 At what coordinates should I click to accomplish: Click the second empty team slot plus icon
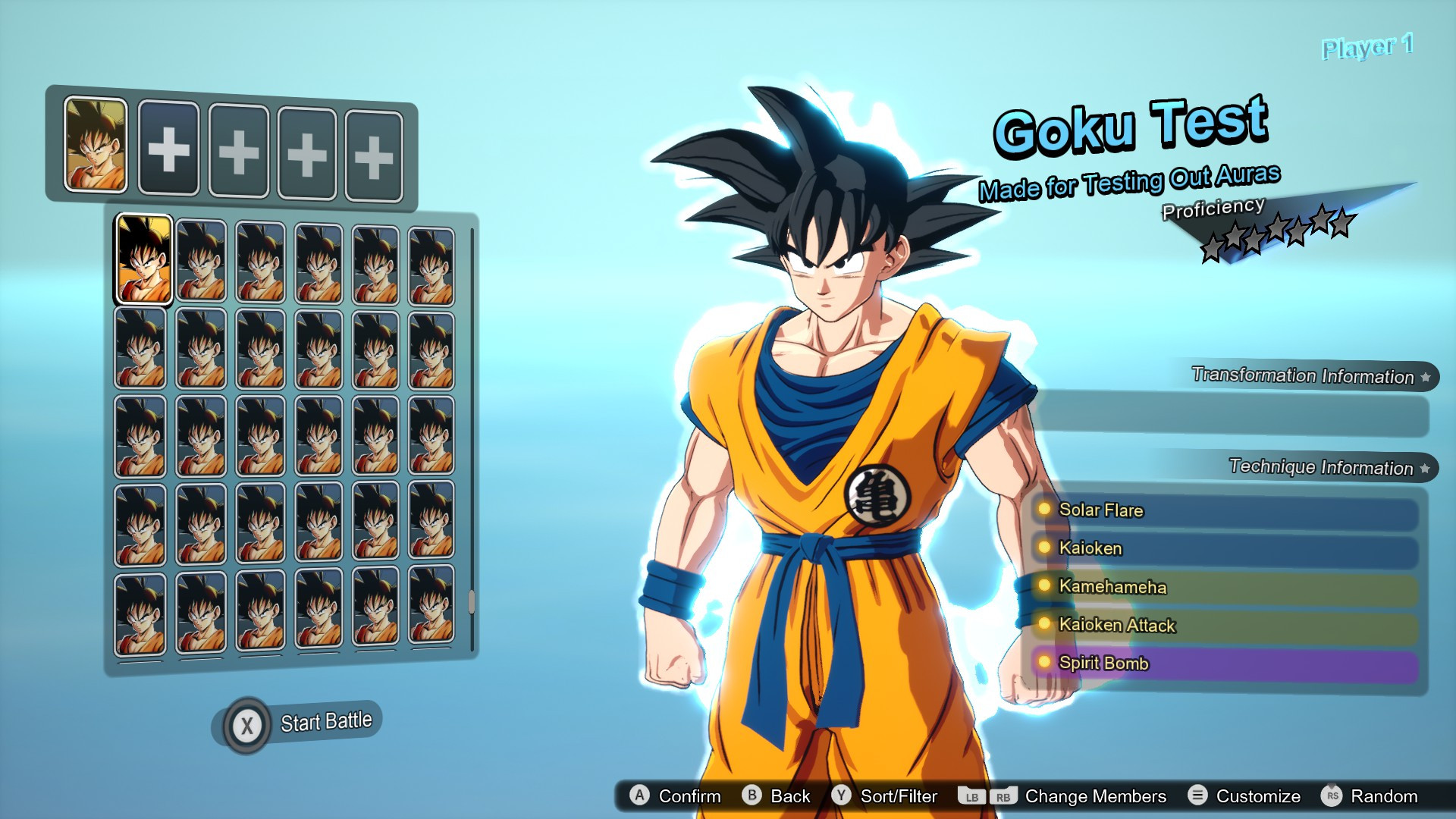[x=237, y=150]
